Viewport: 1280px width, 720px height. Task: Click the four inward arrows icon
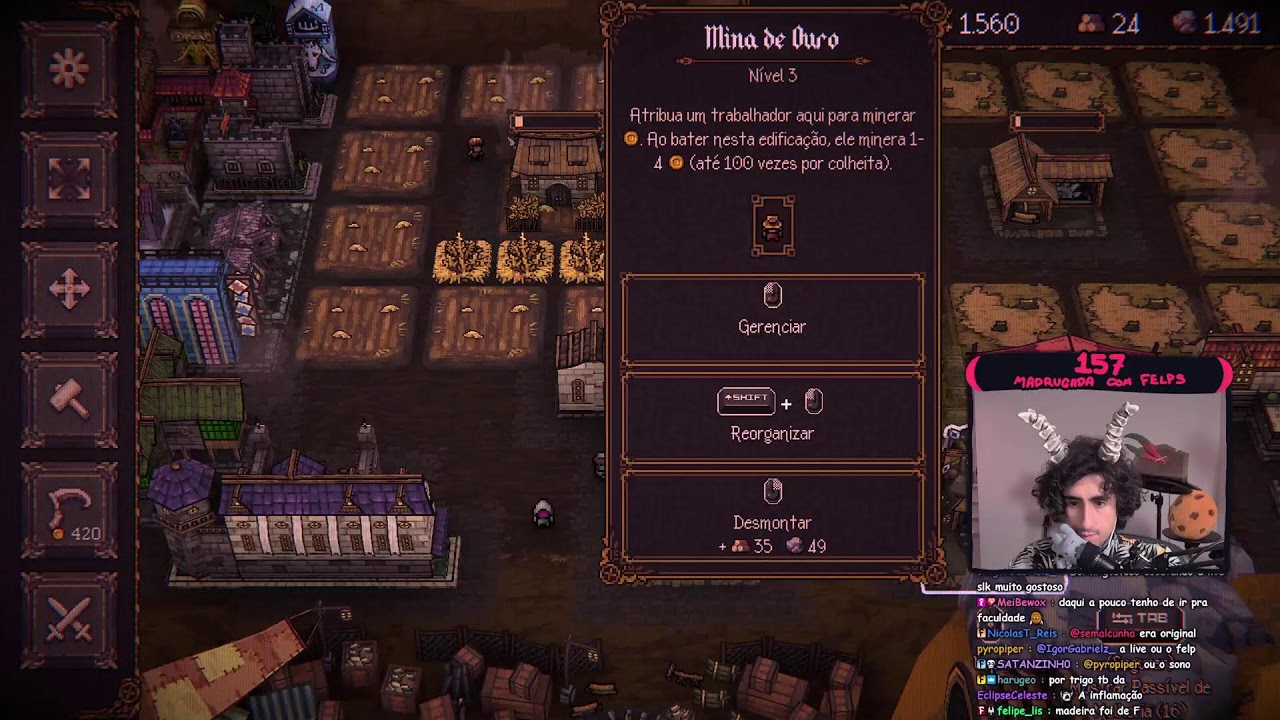point(69,178)
